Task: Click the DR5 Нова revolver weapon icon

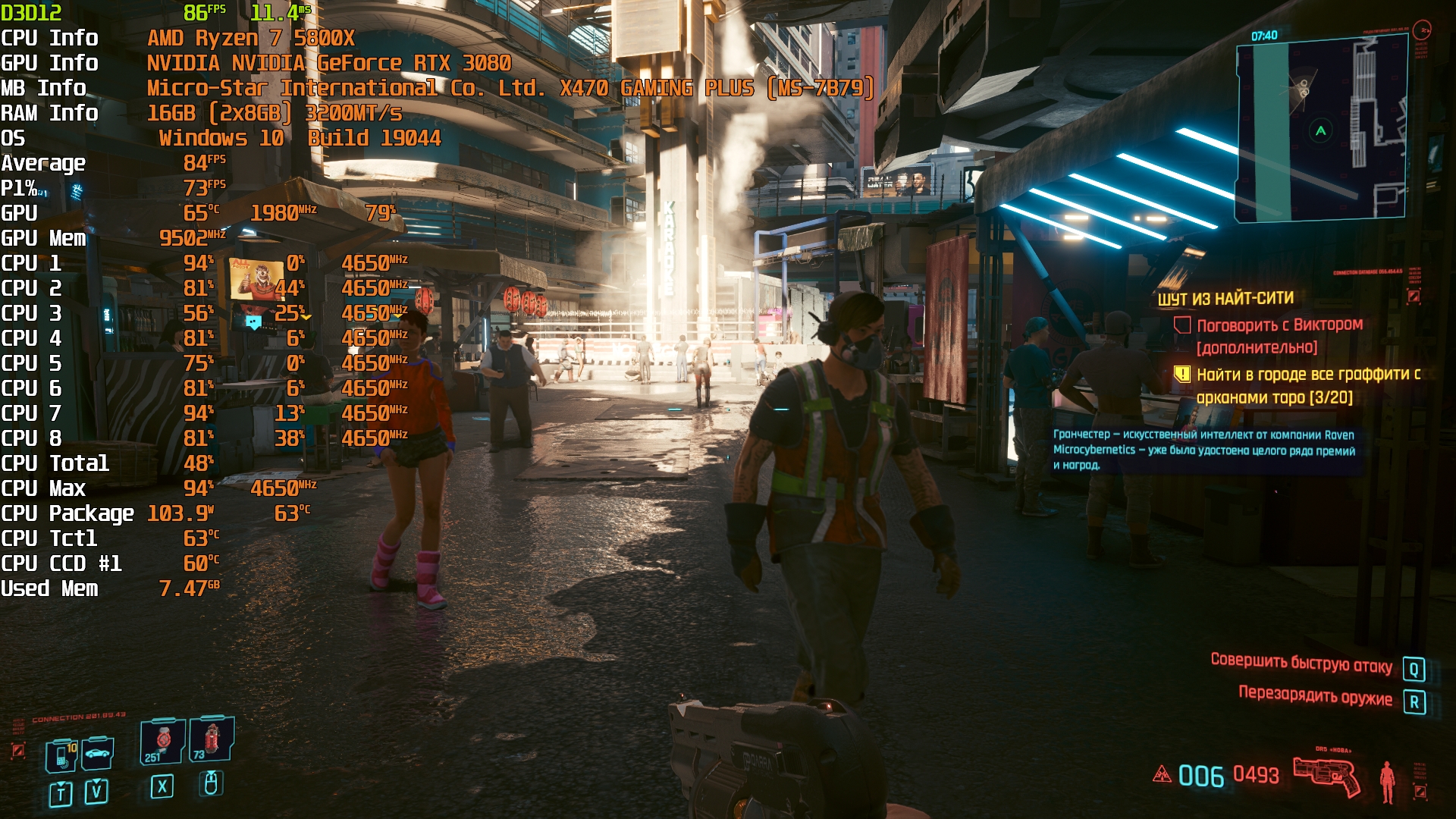Action: click(1326, 776)
